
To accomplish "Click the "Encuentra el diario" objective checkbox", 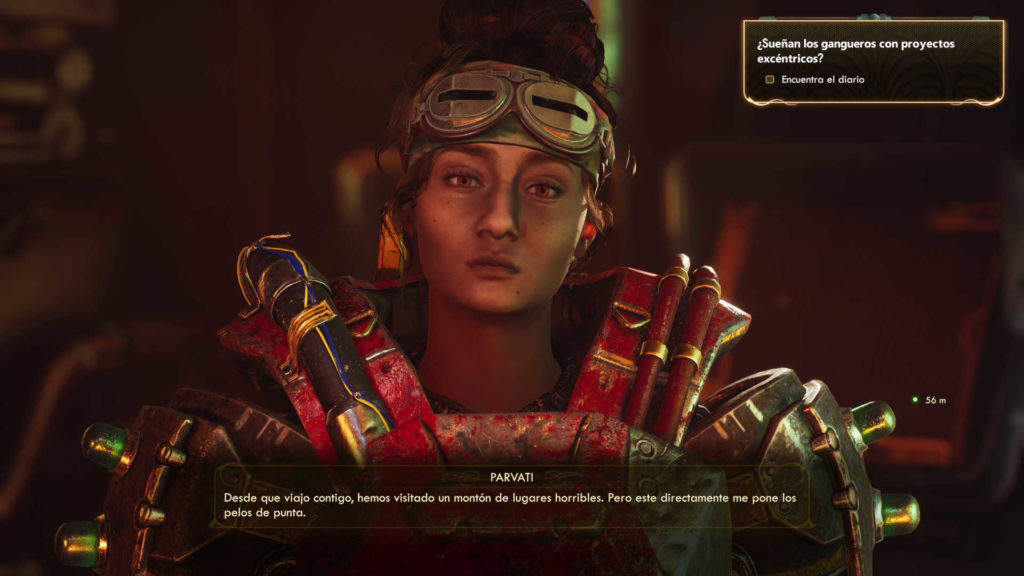I will click(770, 79).
